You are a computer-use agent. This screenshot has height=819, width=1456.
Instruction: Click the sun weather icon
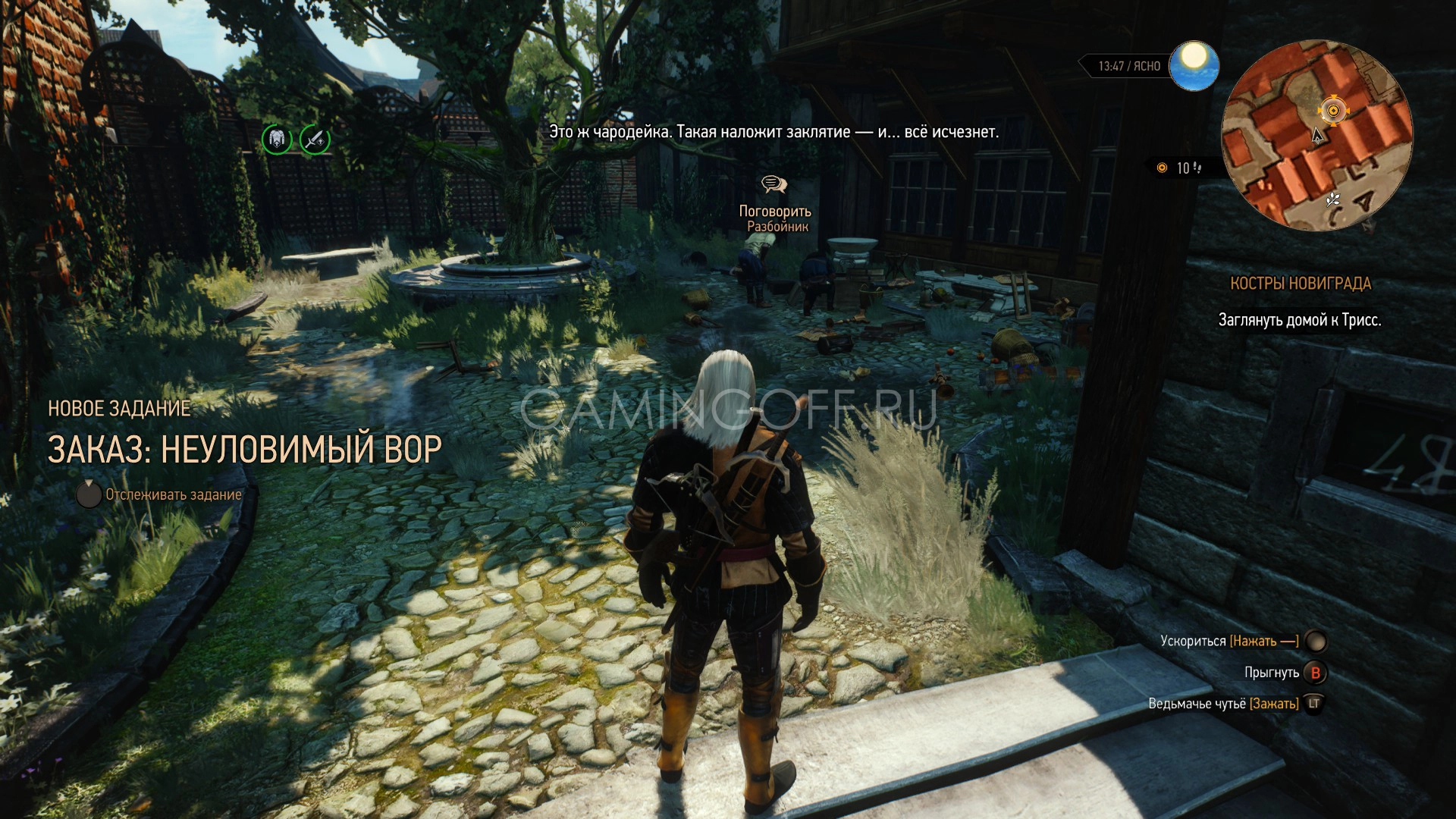pos(1194,64)
